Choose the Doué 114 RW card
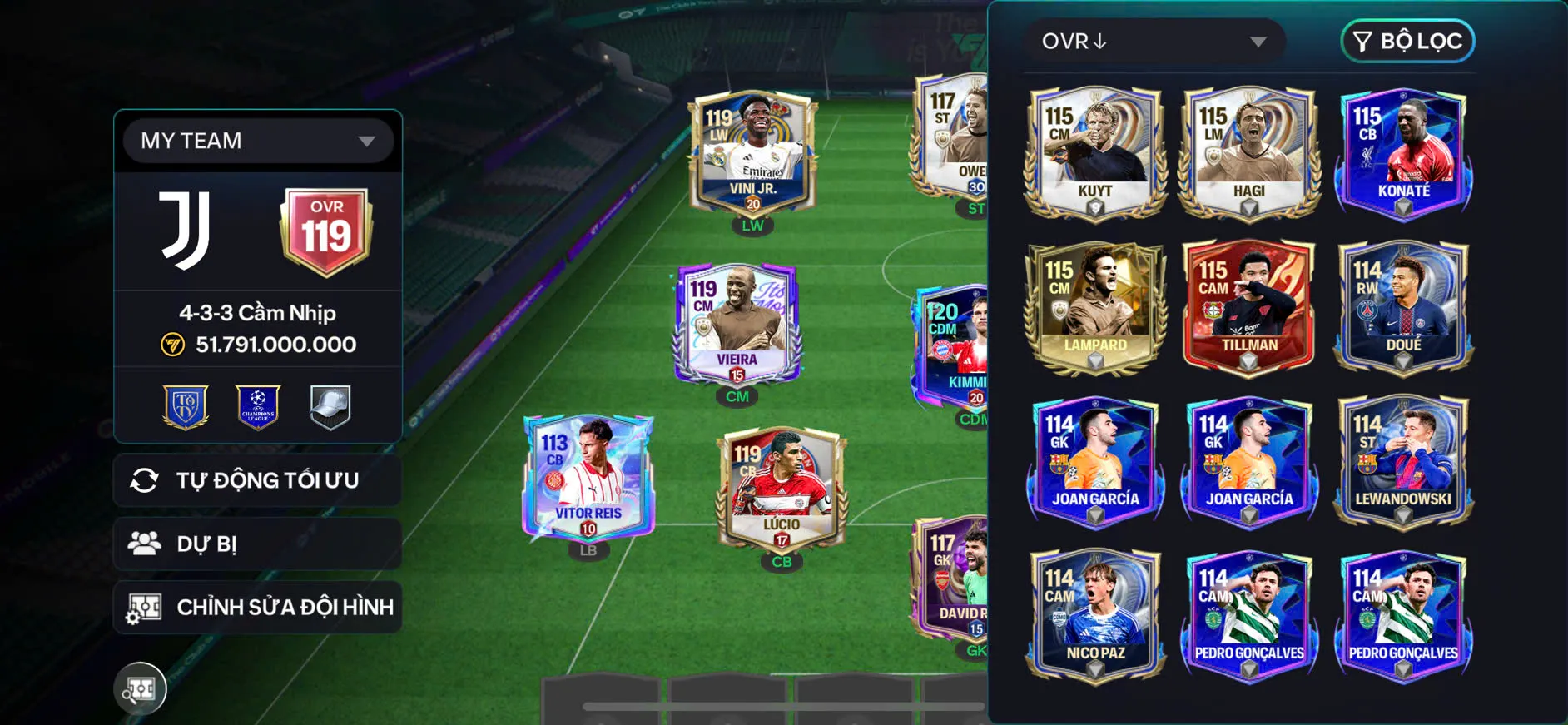The height and width of the screenshot is (725, 1568). 1403,306
